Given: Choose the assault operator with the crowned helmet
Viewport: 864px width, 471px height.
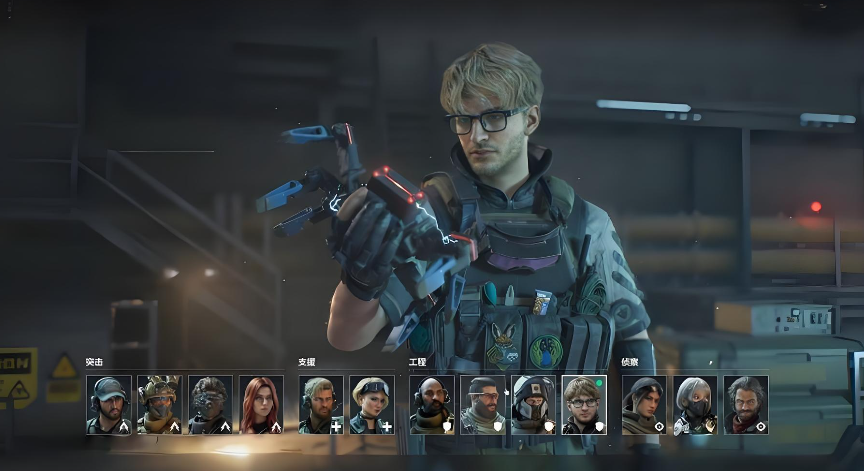Looking at the screenshot, I should pyautogui.click(x=160, y=404).
